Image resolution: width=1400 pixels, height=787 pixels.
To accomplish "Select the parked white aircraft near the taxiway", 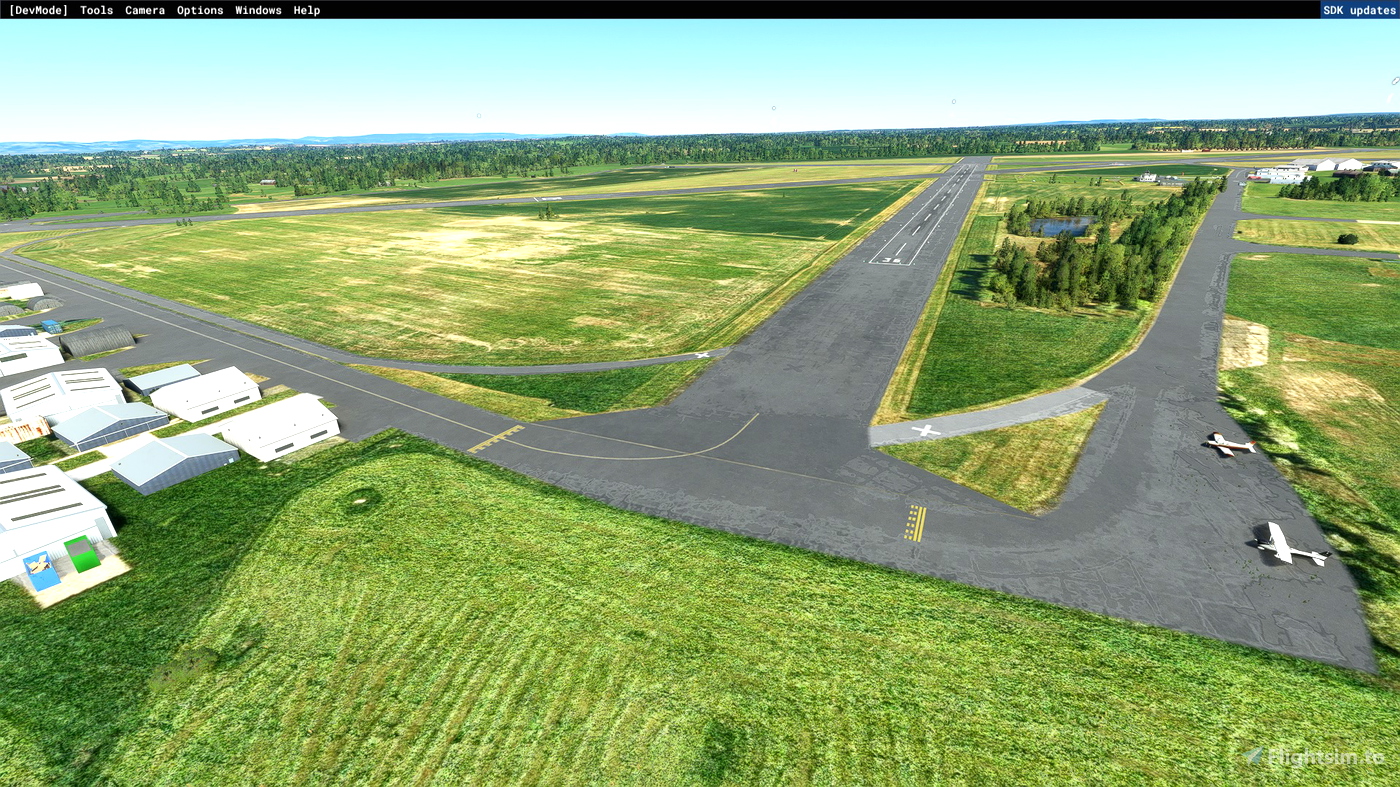I will [x=1285, y=545].
